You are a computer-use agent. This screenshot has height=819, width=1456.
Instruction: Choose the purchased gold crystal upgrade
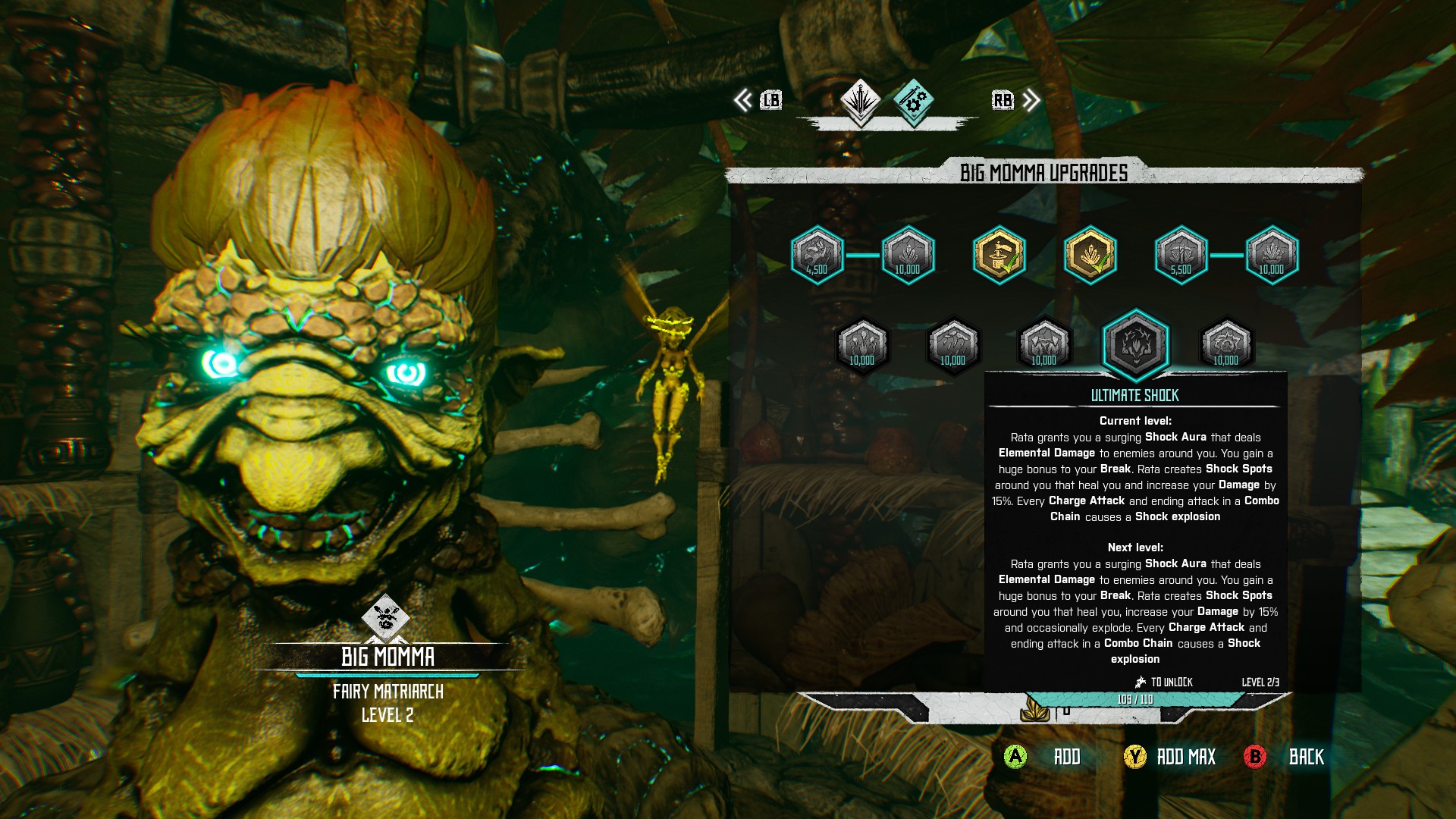coord(1090,255)
